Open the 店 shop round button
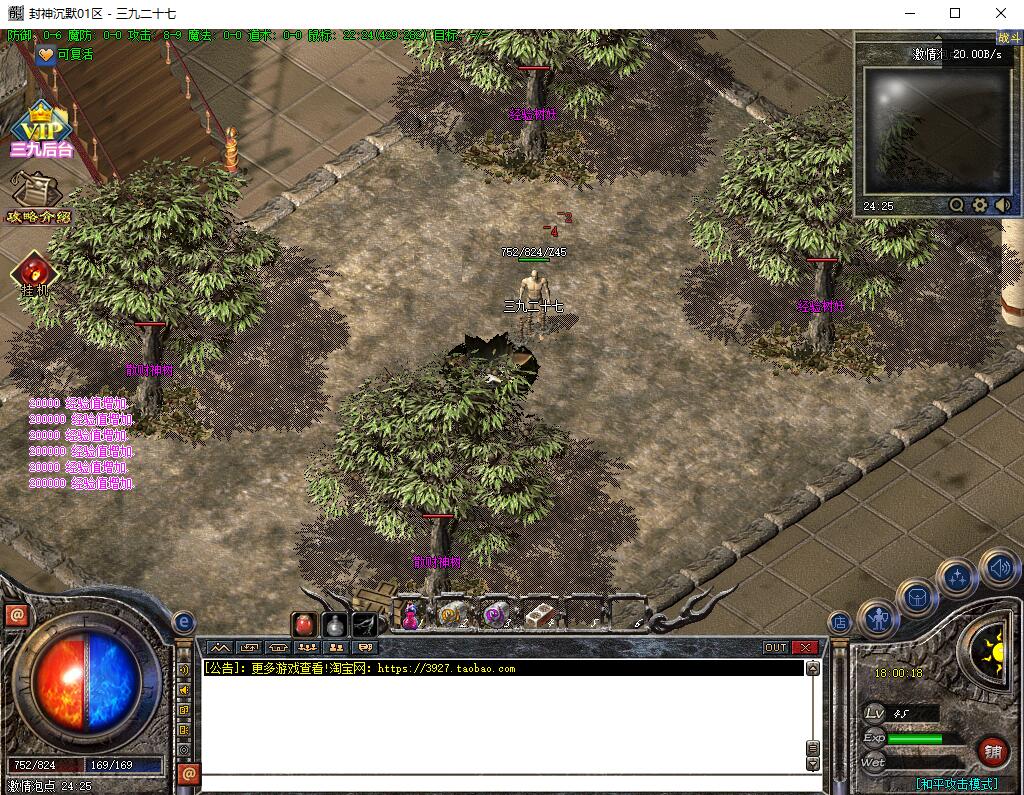The height and width of the screenshot is (795, 1024). 840,622
